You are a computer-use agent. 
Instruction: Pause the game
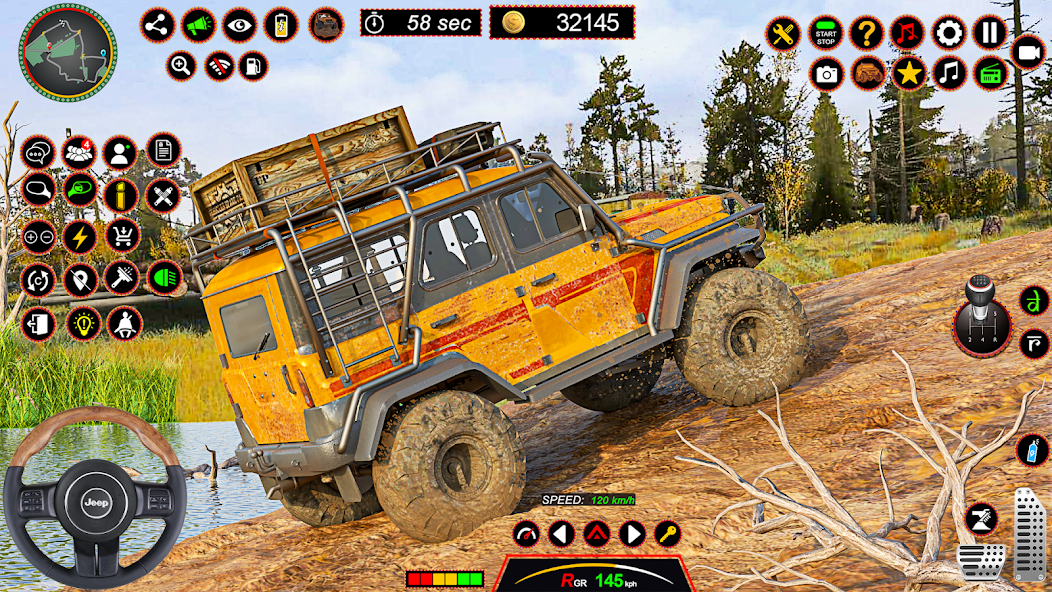[989, 33]
